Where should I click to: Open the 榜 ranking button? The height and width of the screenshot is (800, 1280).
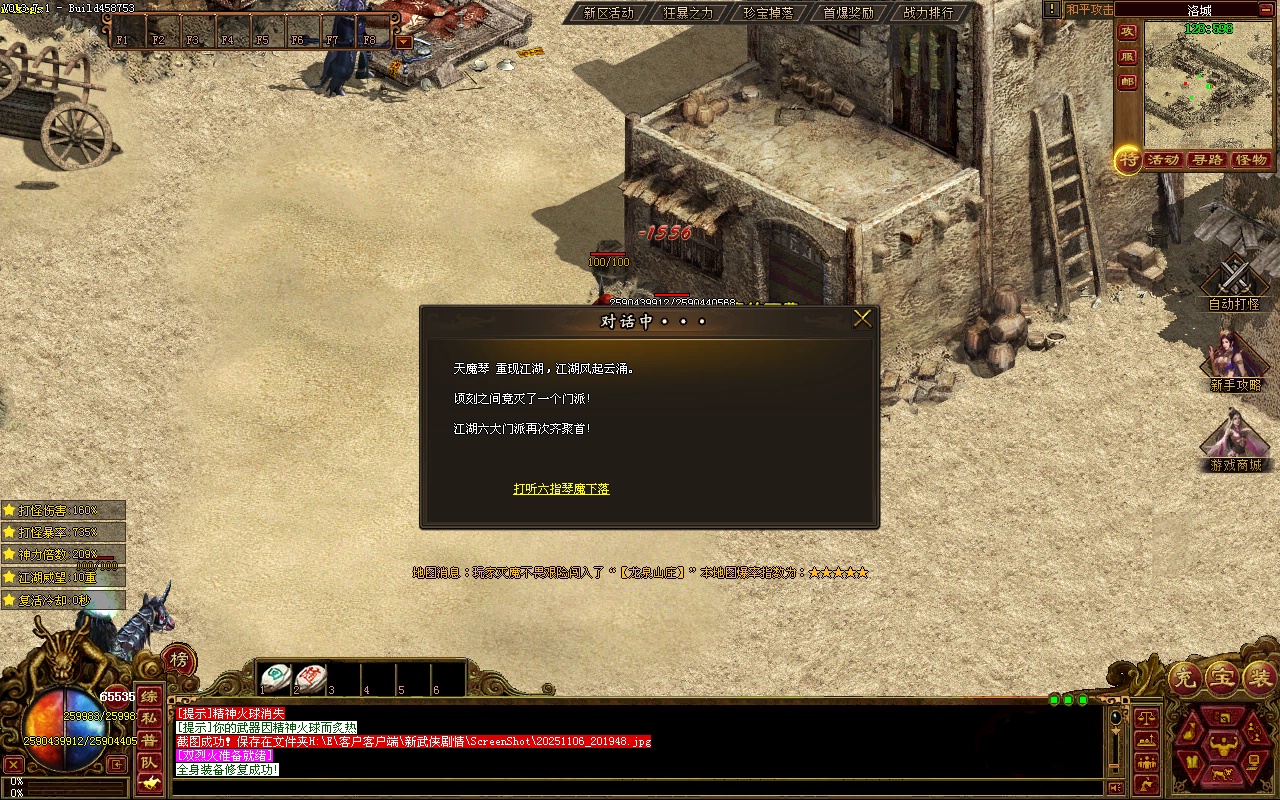pos(178,659)
